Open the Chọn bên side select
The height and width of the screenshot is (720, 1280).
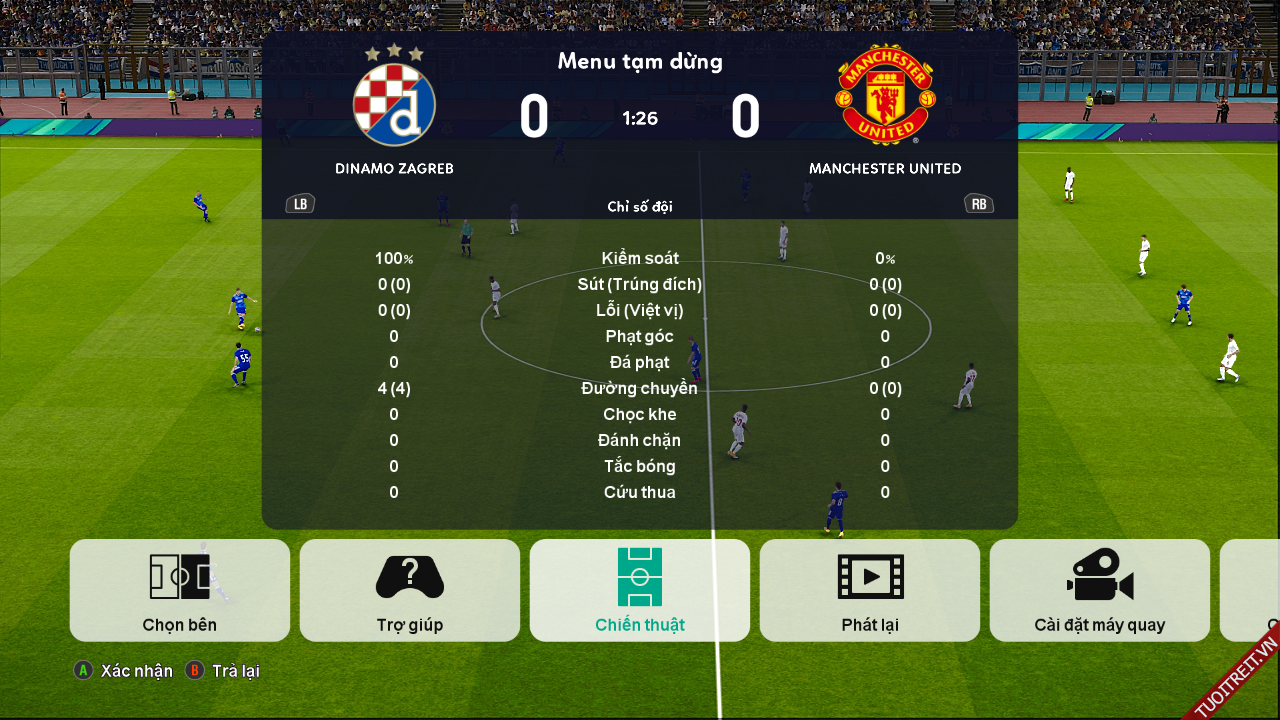tap(180, 590)
